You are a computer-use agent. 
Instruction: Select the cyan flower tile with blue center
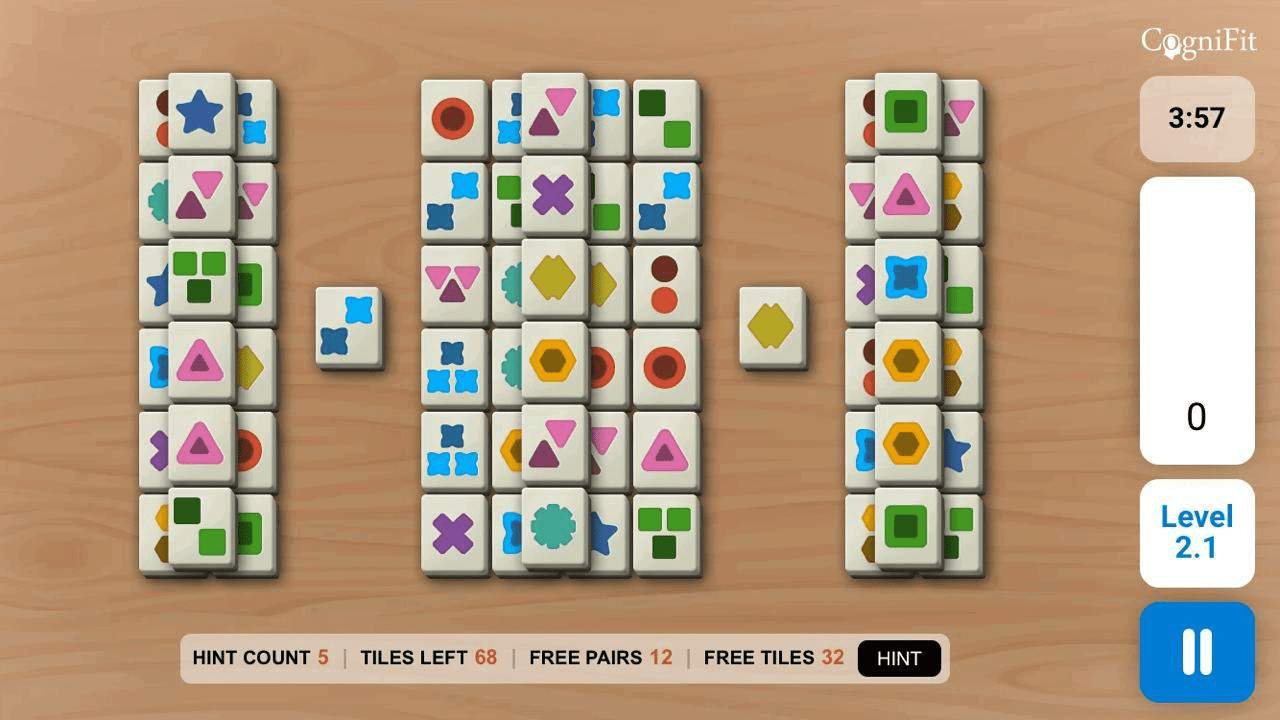[x=907, y=277]
